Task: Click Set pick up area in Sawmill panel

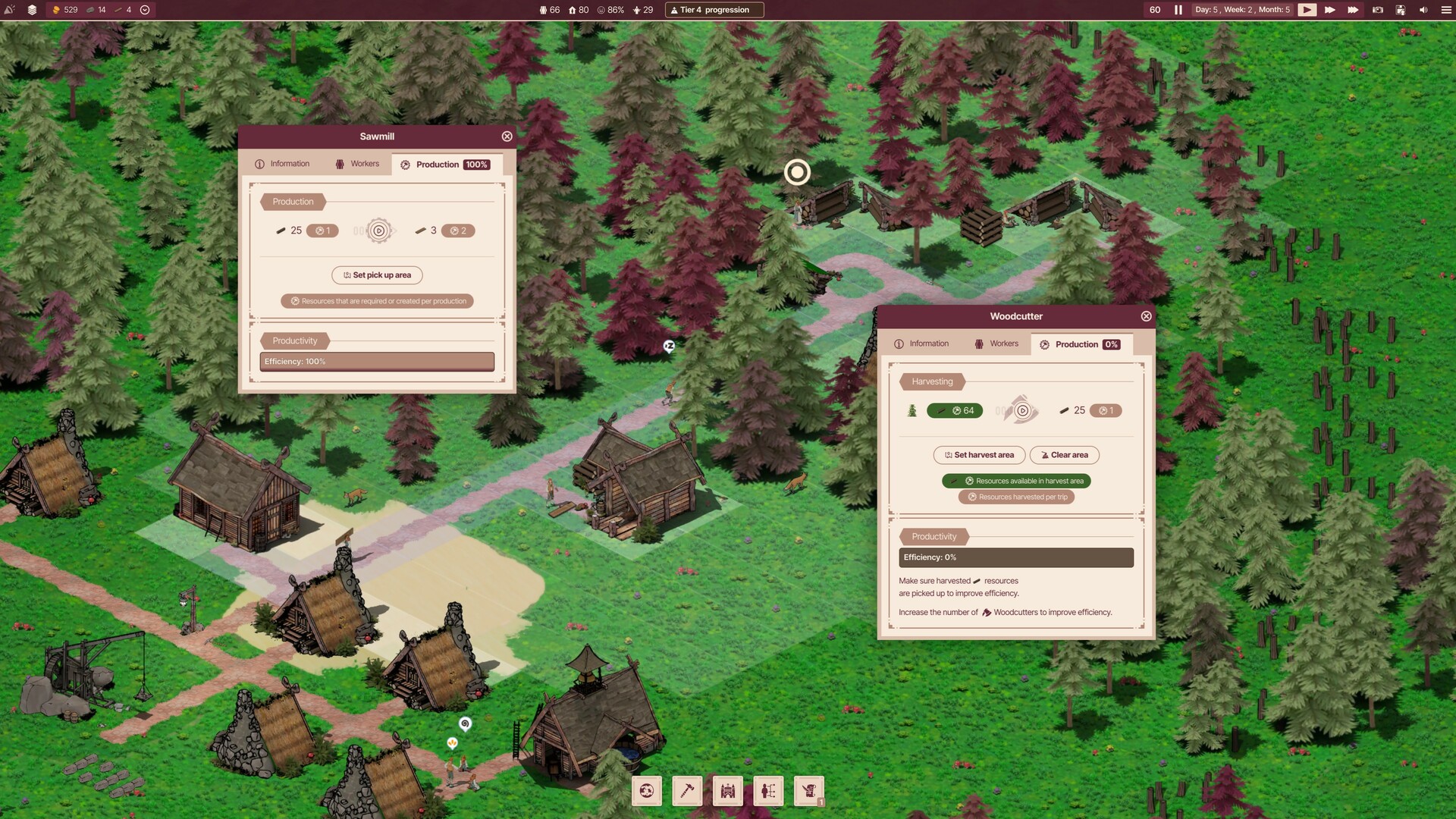Action: (377, 275)
